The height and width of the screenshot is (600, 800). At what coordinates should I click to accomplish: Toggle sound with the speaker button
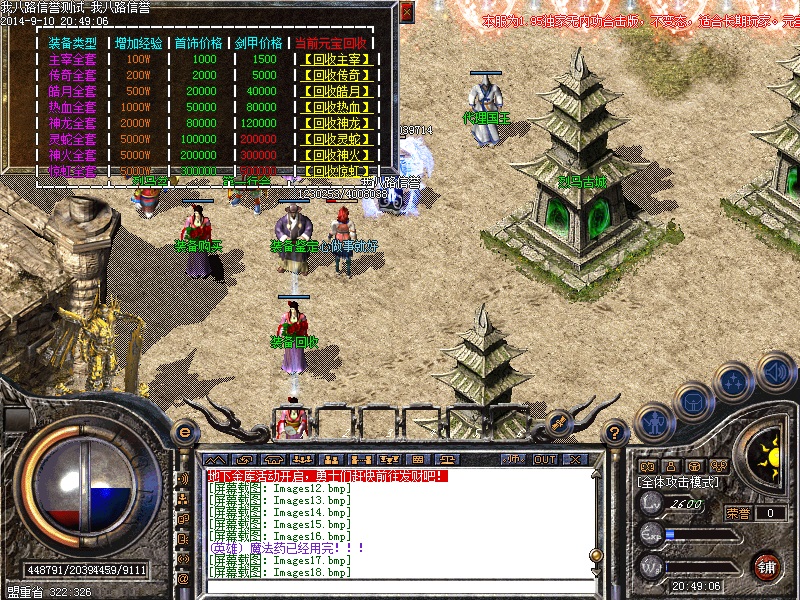(x=776, y=371)
